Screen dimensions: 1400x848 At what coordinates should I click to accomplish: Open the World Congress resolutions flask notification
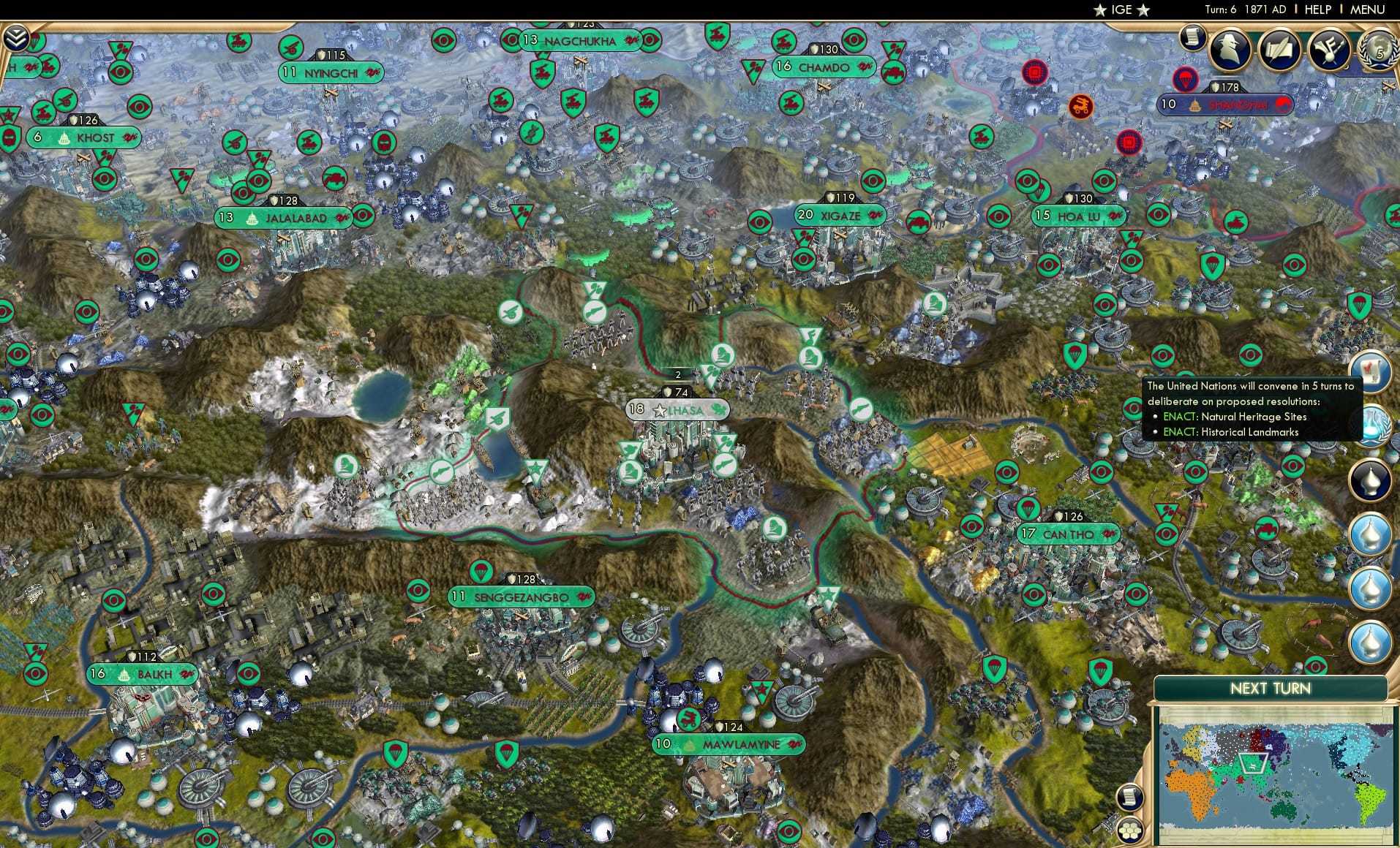[x=1374, y=425]
